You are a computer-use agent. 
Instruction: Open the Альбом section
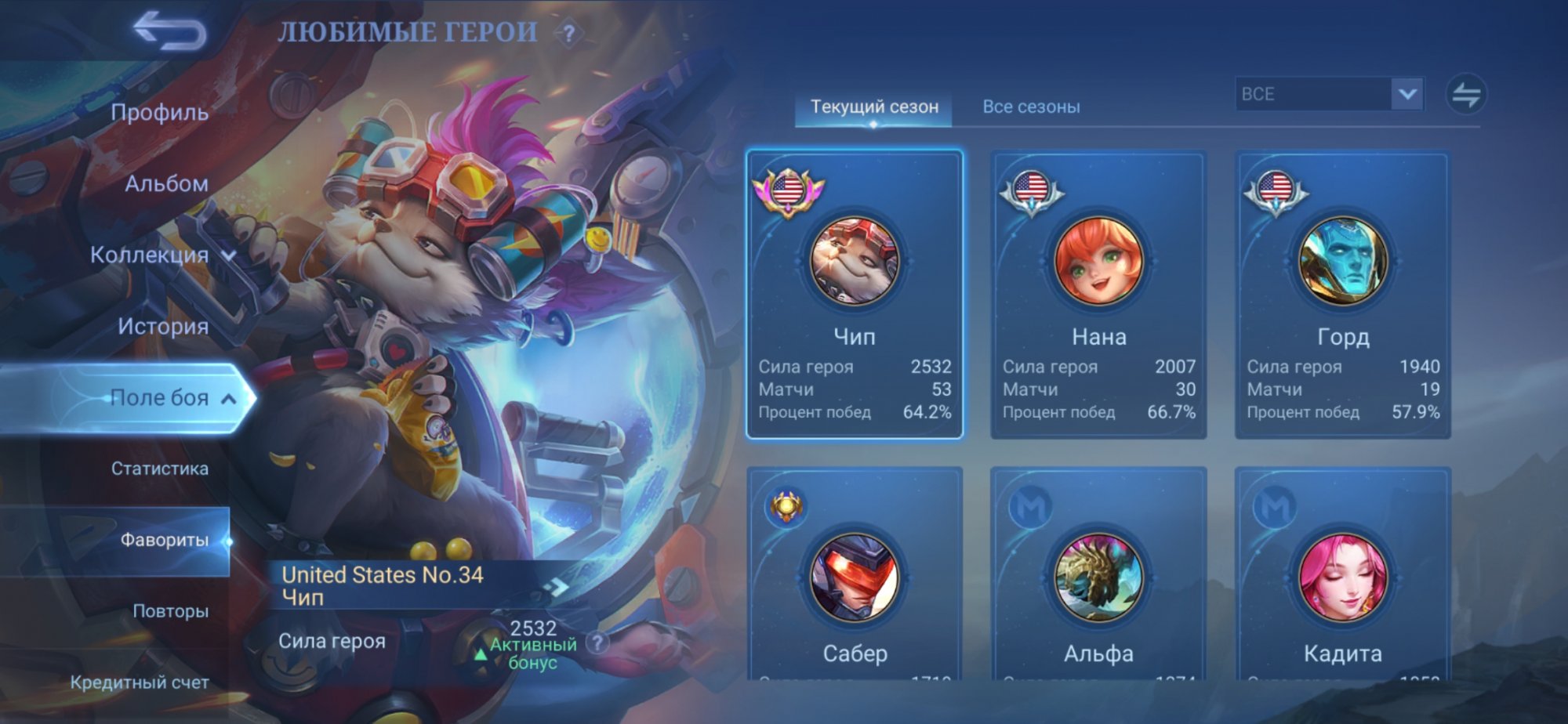pyautogui.click(x=166, y=184)
